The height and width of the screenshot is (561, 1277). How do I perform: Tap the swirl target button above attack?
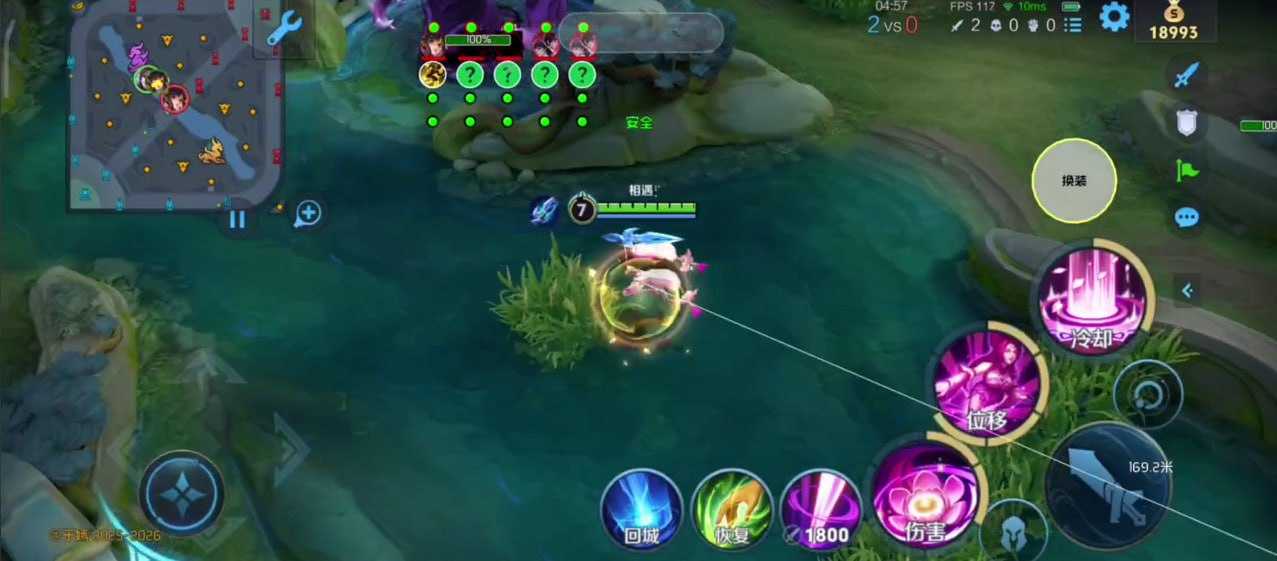tap(1146, 393)
